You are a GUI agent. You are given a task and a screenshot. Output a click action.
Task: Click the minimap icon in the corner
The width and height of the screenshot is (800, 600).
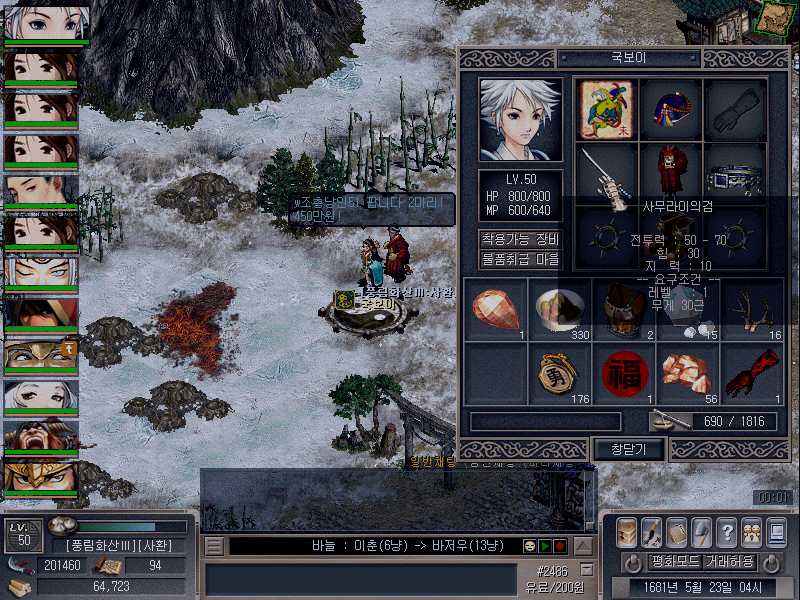tap(772, 18)
